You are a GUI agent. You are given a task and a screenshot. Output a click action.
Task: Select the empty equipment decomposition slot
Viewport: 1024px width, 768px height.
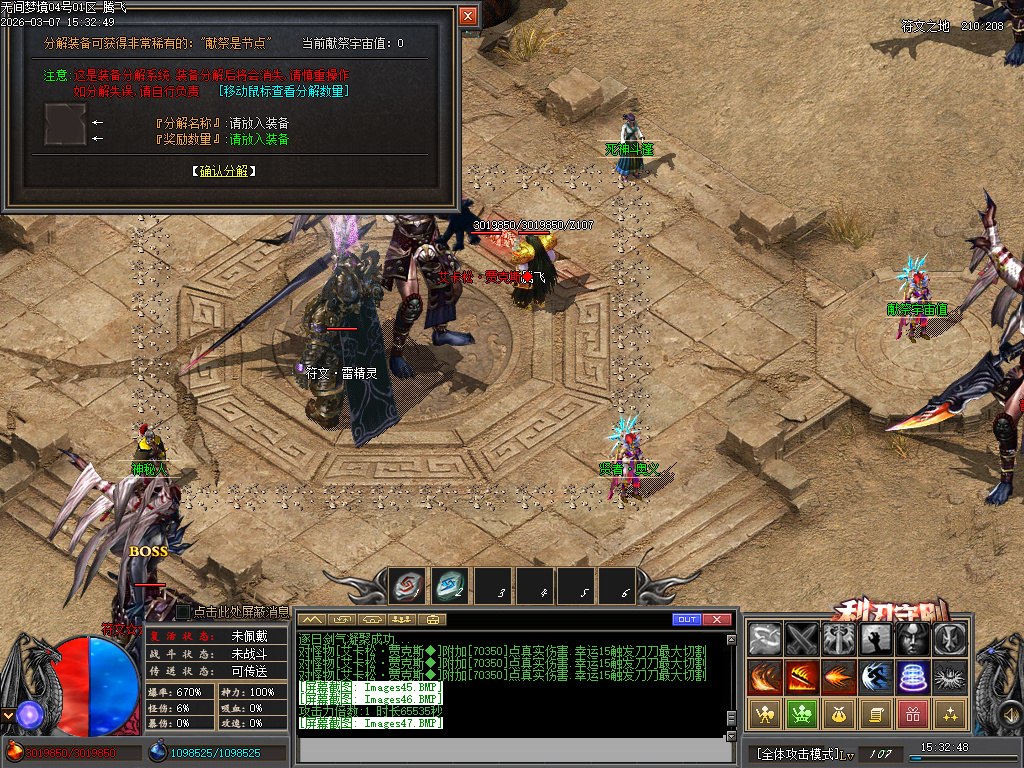pyautogui.click(x=65, y=123)
